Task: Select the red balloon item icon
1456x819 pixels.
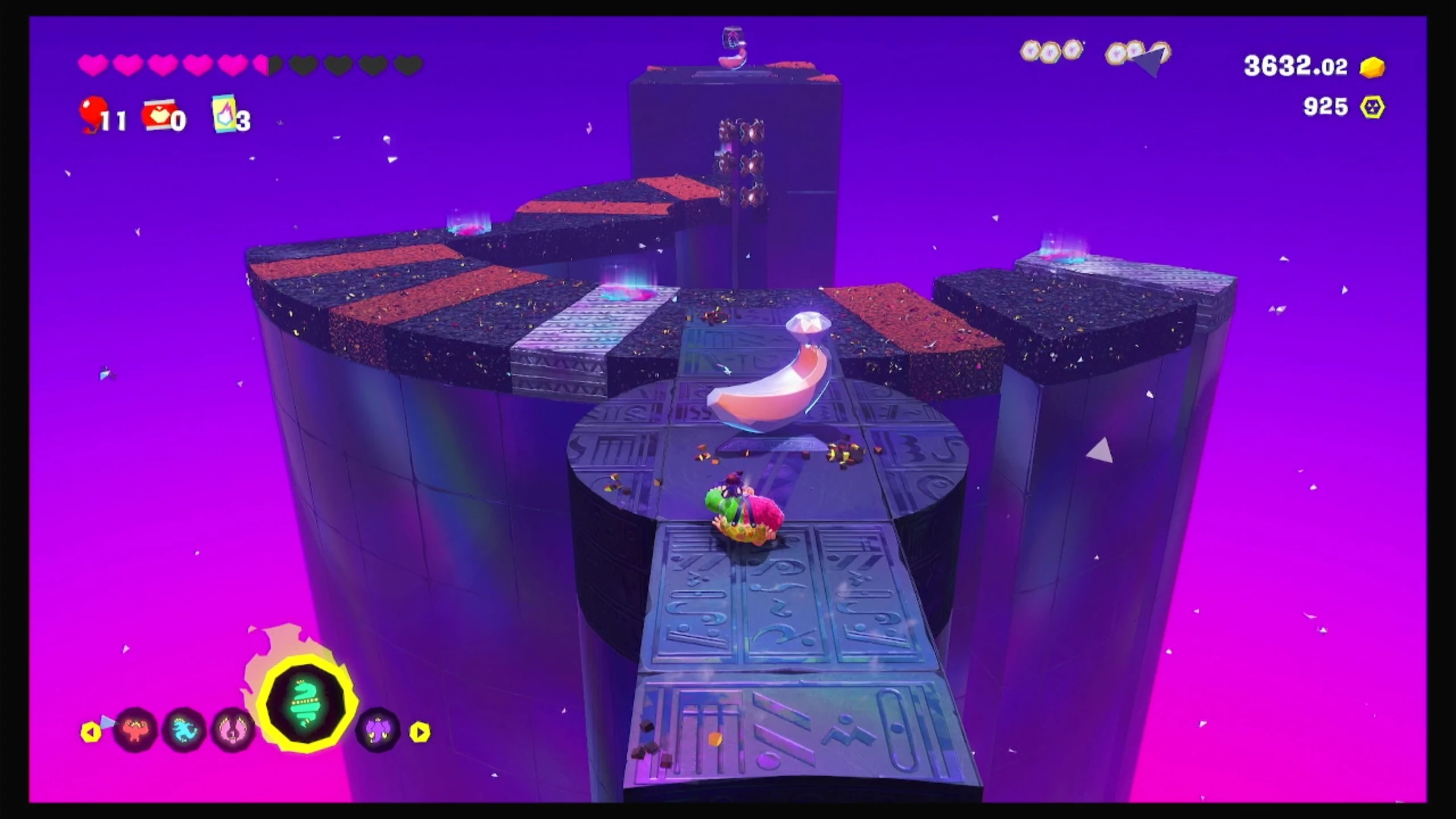Action: pyautogui.click(x=92, y=114)
